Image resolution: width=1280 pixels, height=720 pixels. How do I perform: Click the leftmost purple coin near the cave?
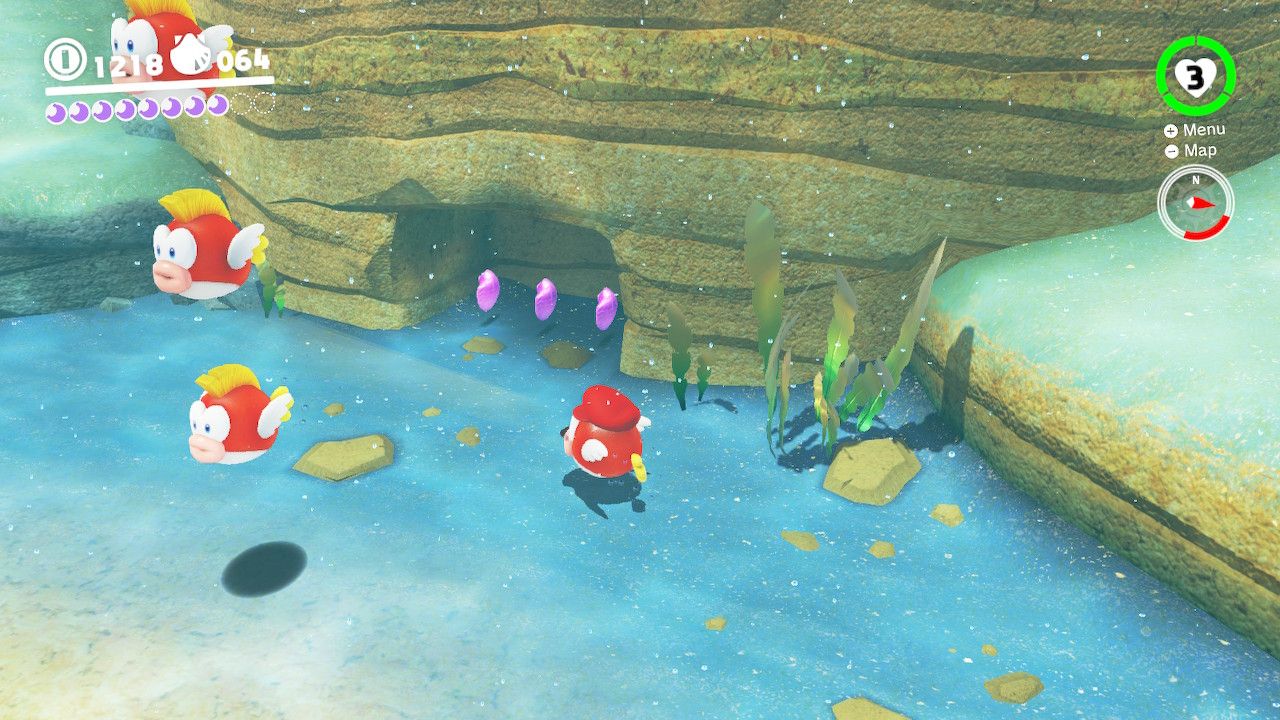tap(489, 291)
